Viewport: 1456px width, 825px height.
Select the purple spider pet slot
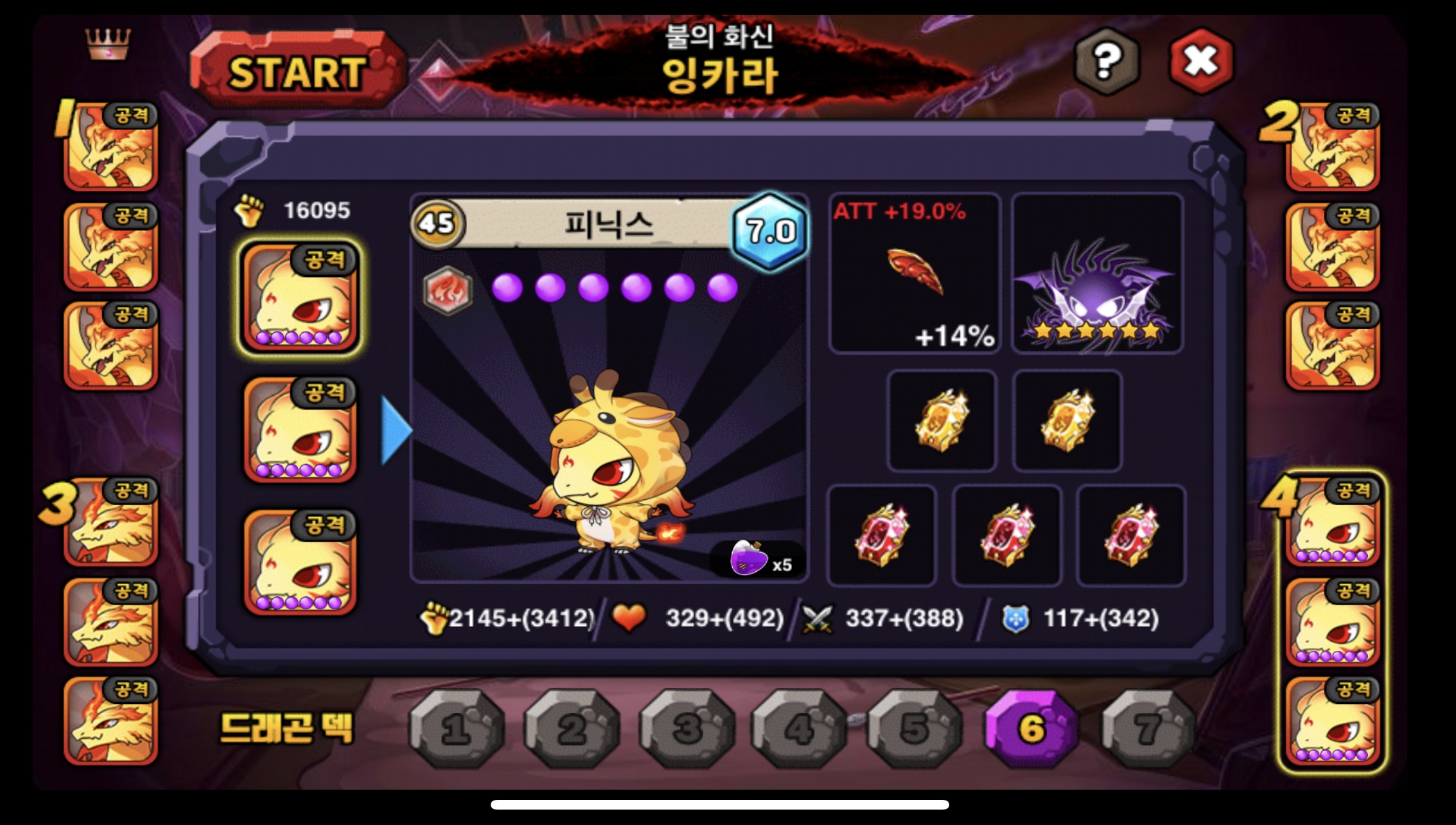pyautogui.click(x=1097, y=274)
